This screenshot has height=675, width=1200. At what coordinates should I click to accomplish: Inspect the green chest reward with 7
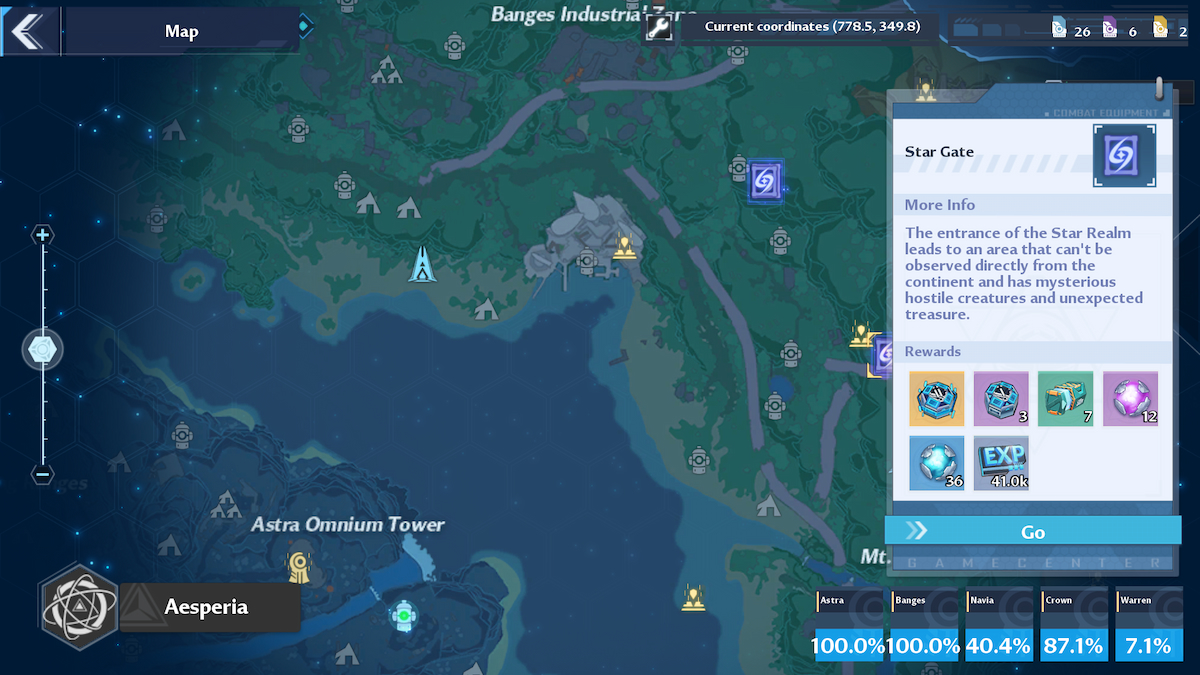[x=1065, y=399]
